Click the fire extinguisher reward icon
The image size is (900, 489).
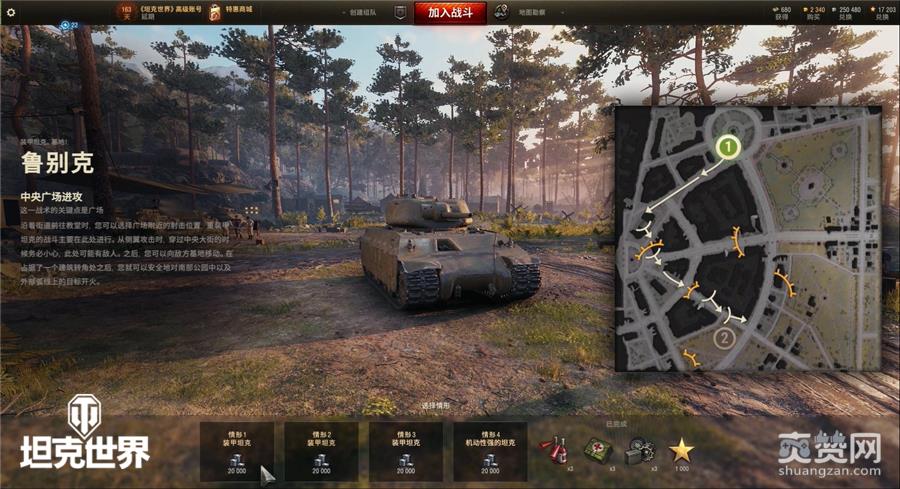554,451
